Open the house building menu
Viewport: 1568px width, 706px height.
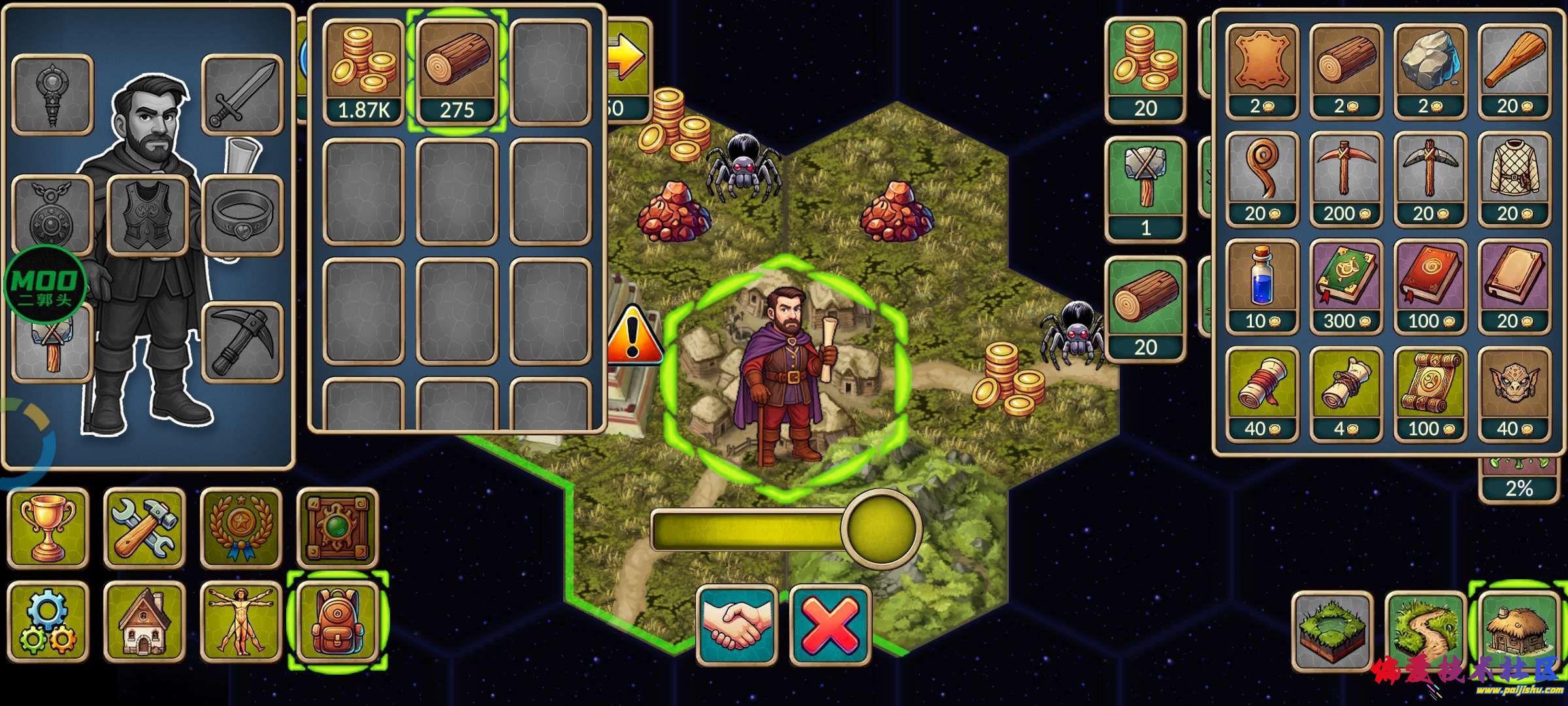144,622
